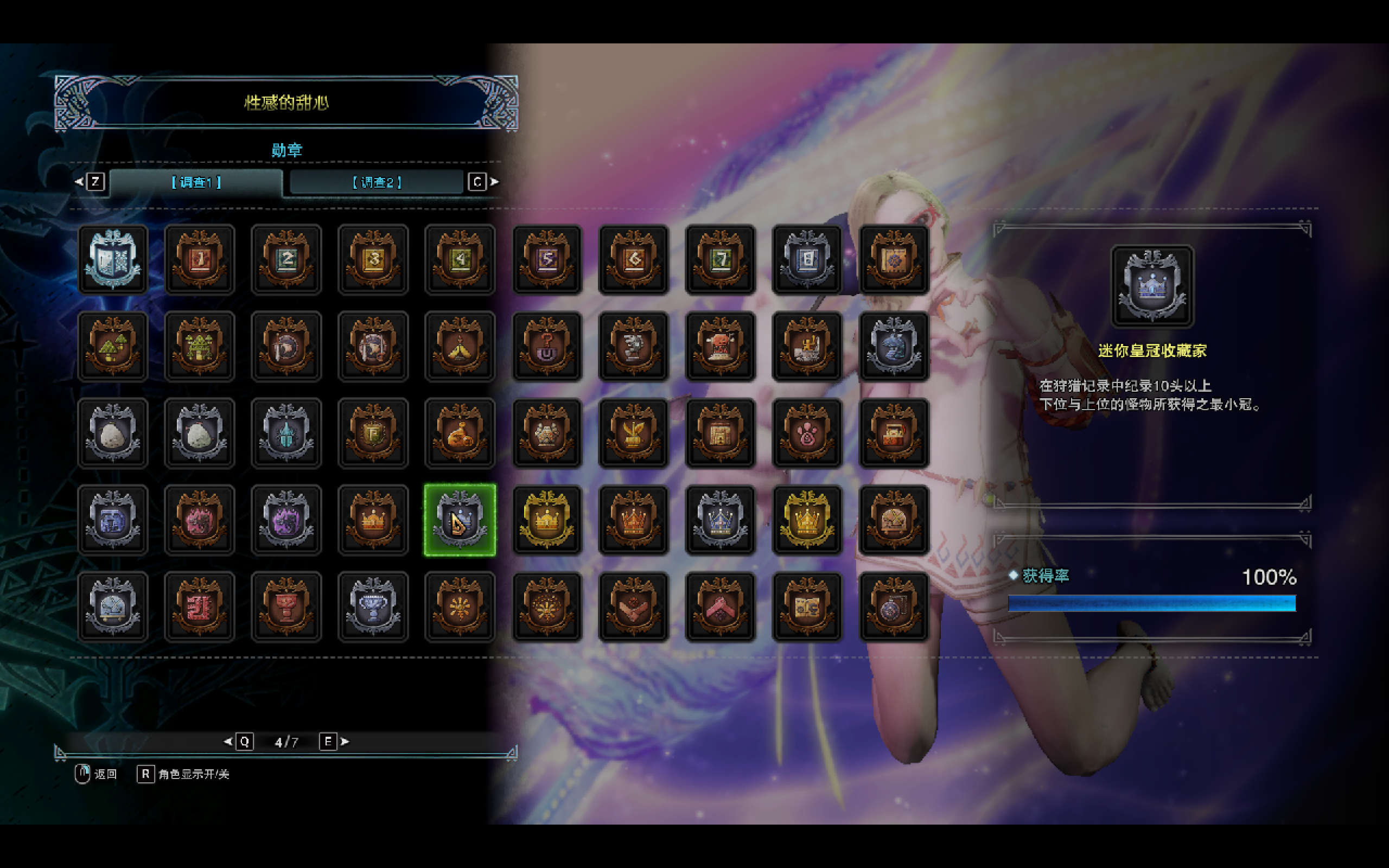Choose the letter F shield medal
This screenshot has width=1389, height=868.
point(373,433)
